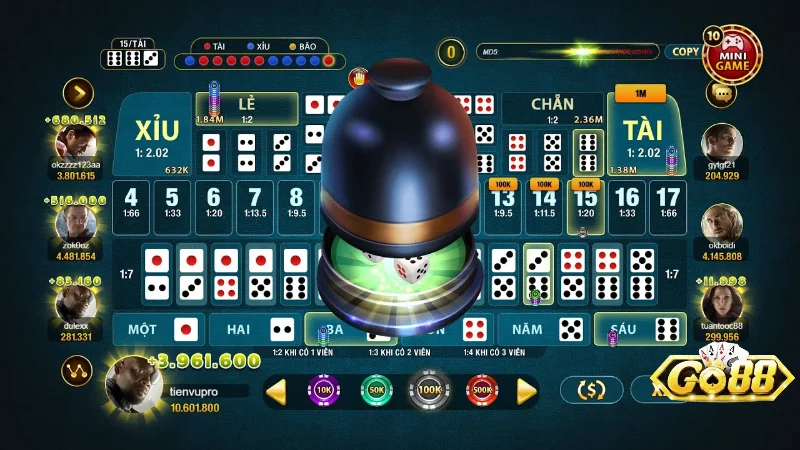800x450 pixels.
Task: Open tienvupro player avatar
Action: (x=135, y=385)
